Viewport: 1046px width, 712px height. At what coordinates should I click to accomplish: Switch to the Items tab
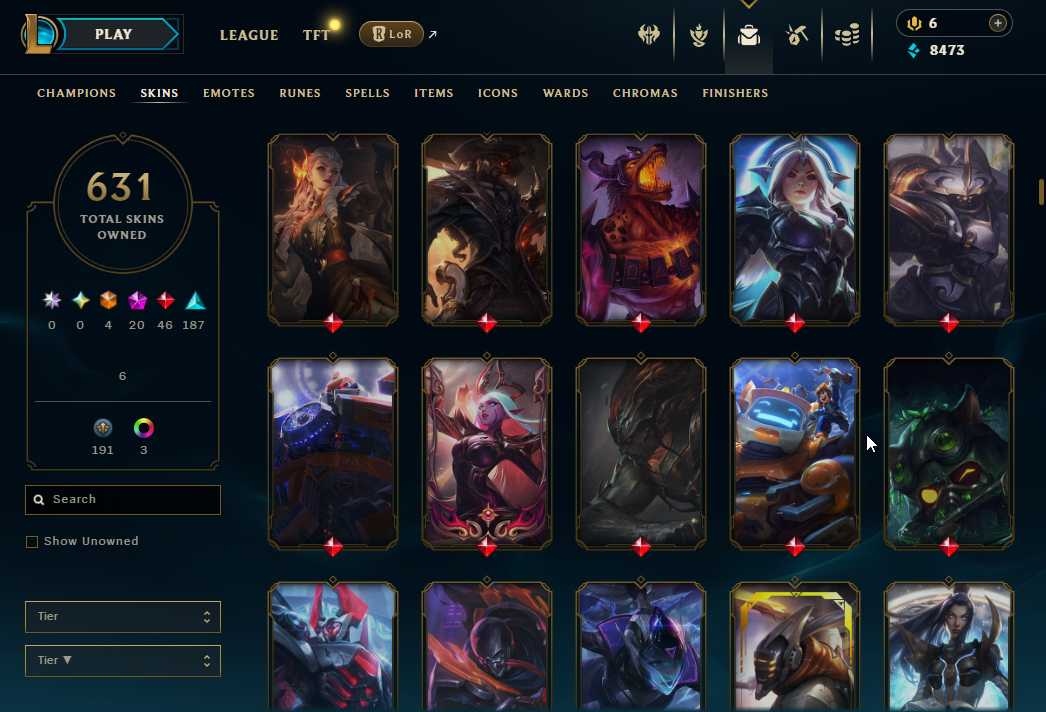(x=434, y=93)
